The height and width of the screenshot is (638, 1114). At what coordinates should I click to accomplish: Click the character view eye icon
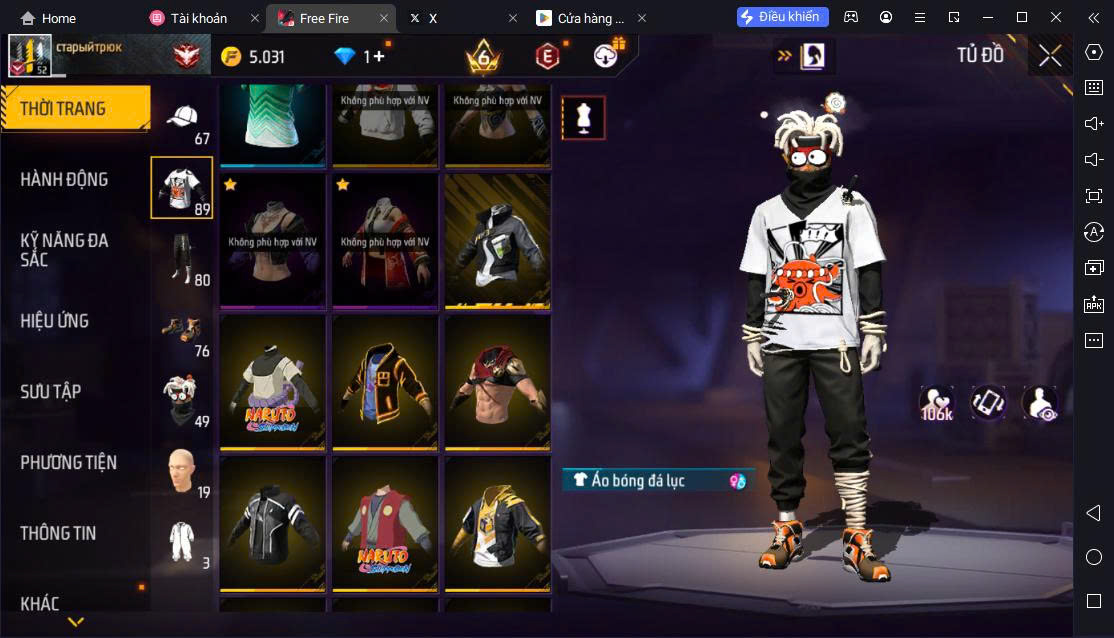pos(1040,403)
